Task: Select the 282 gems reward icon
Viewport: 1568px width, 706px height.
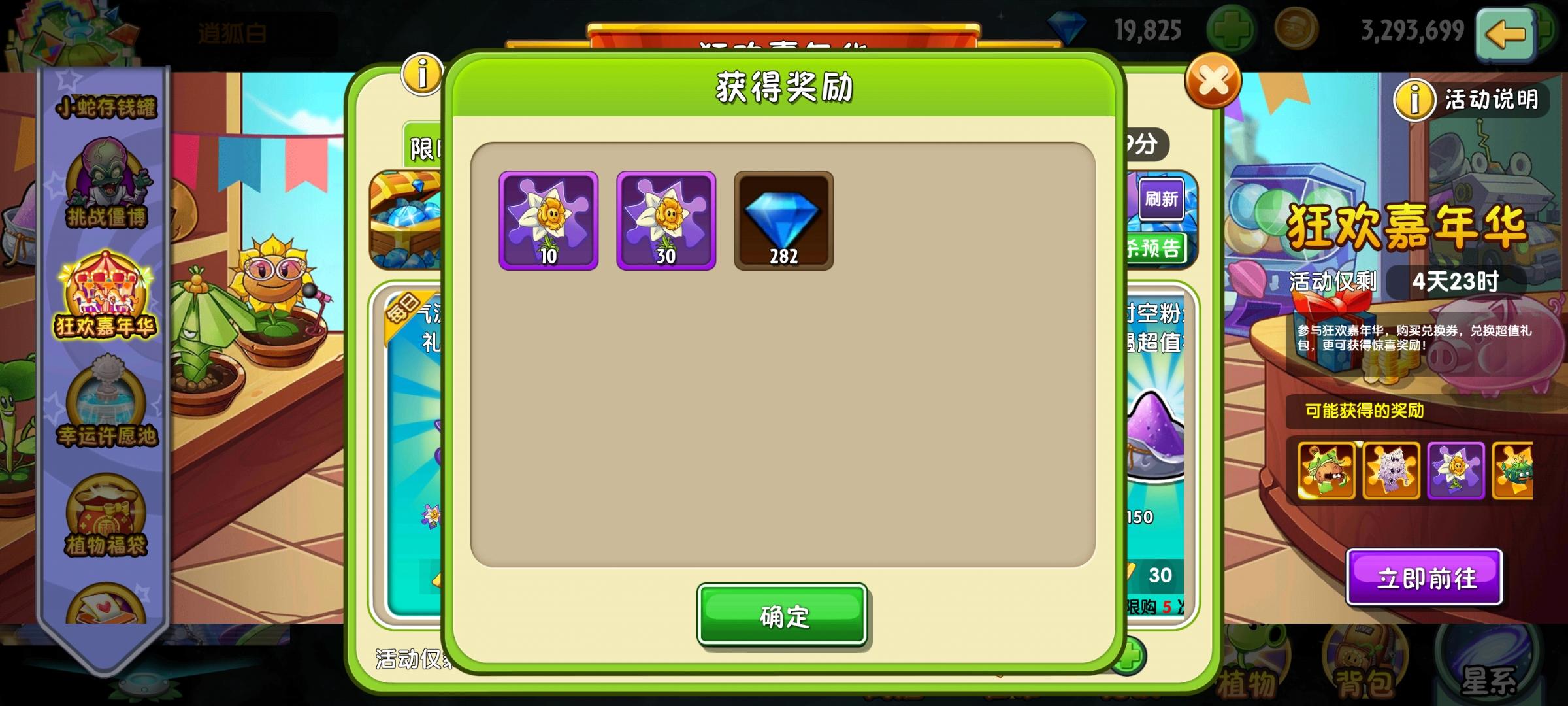Action: tap(784, 222)
